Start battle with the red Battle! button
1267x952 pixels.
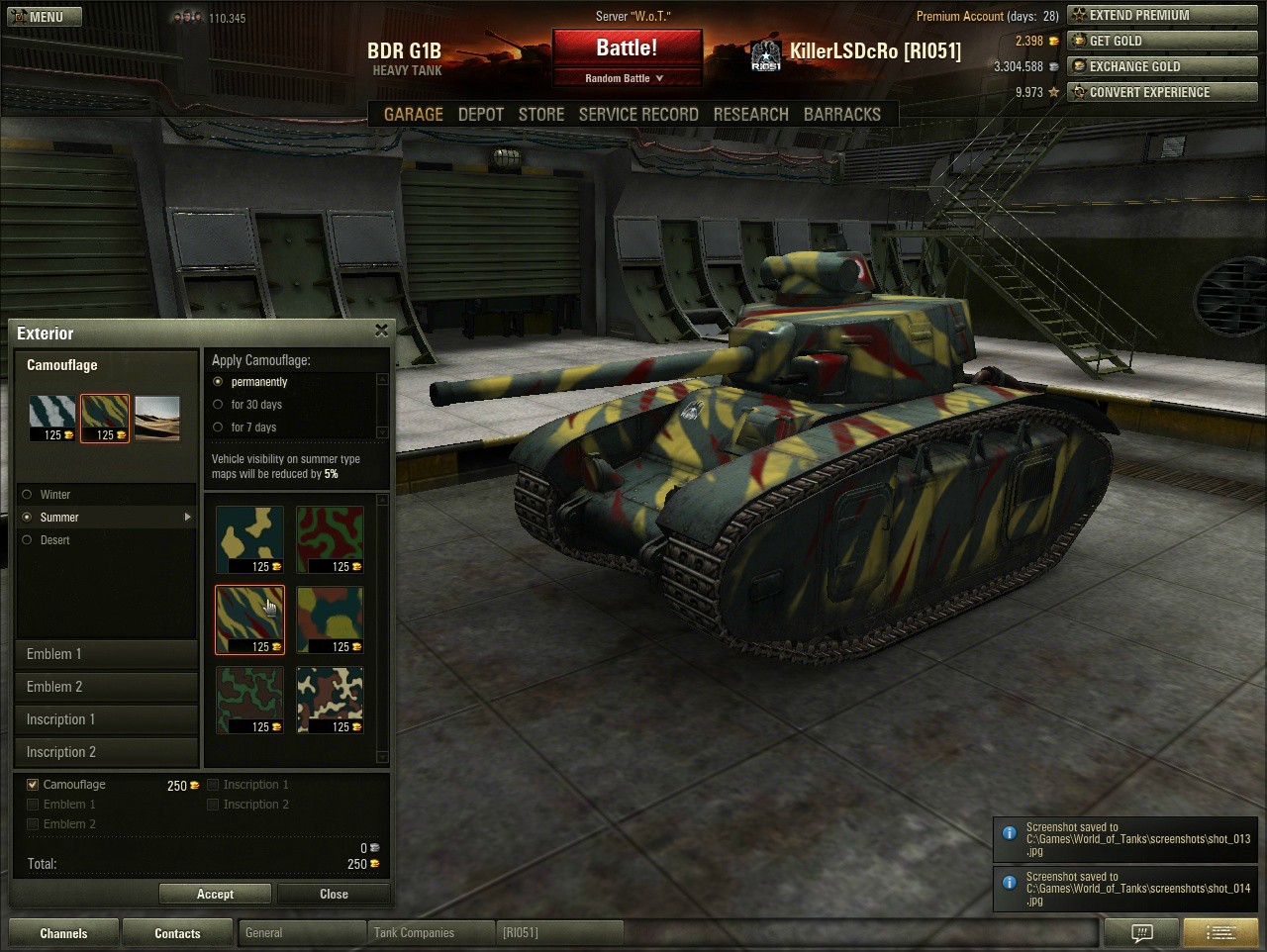point(627,48)
